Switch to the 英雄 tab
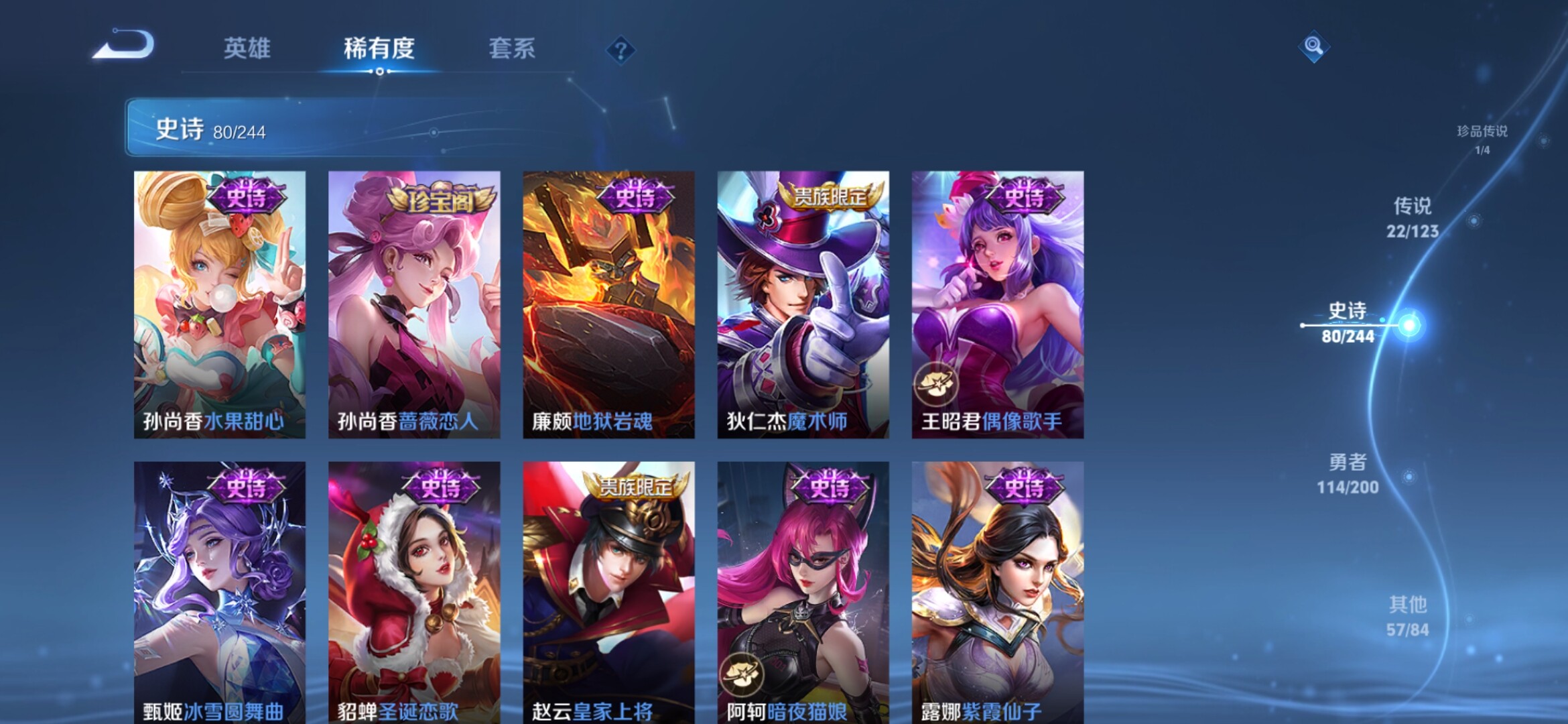 pos(247,48)
